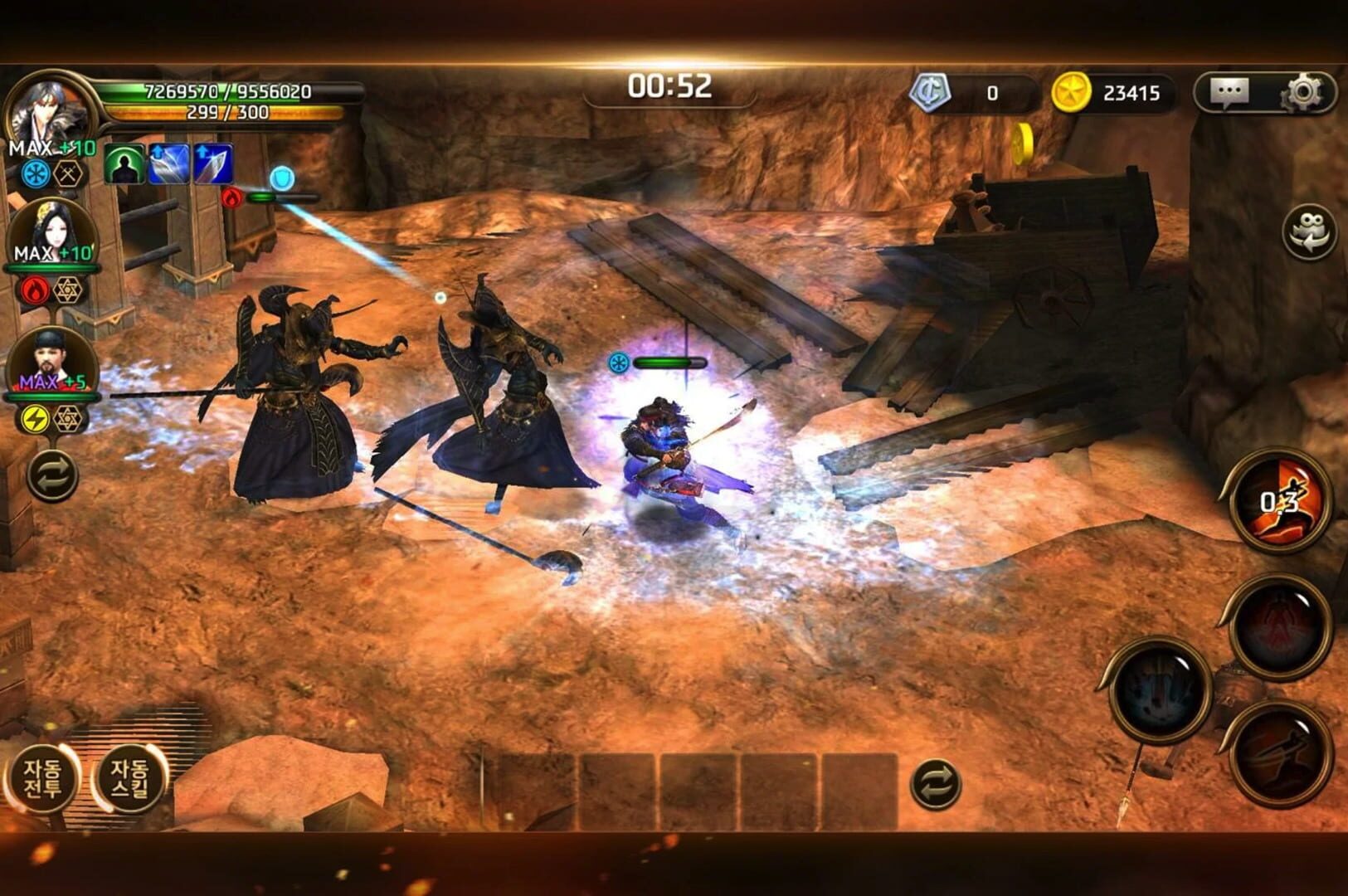Tap the blue weapon enhancement buff icon
Screen dimensions: 1348x896
[168, 164]
